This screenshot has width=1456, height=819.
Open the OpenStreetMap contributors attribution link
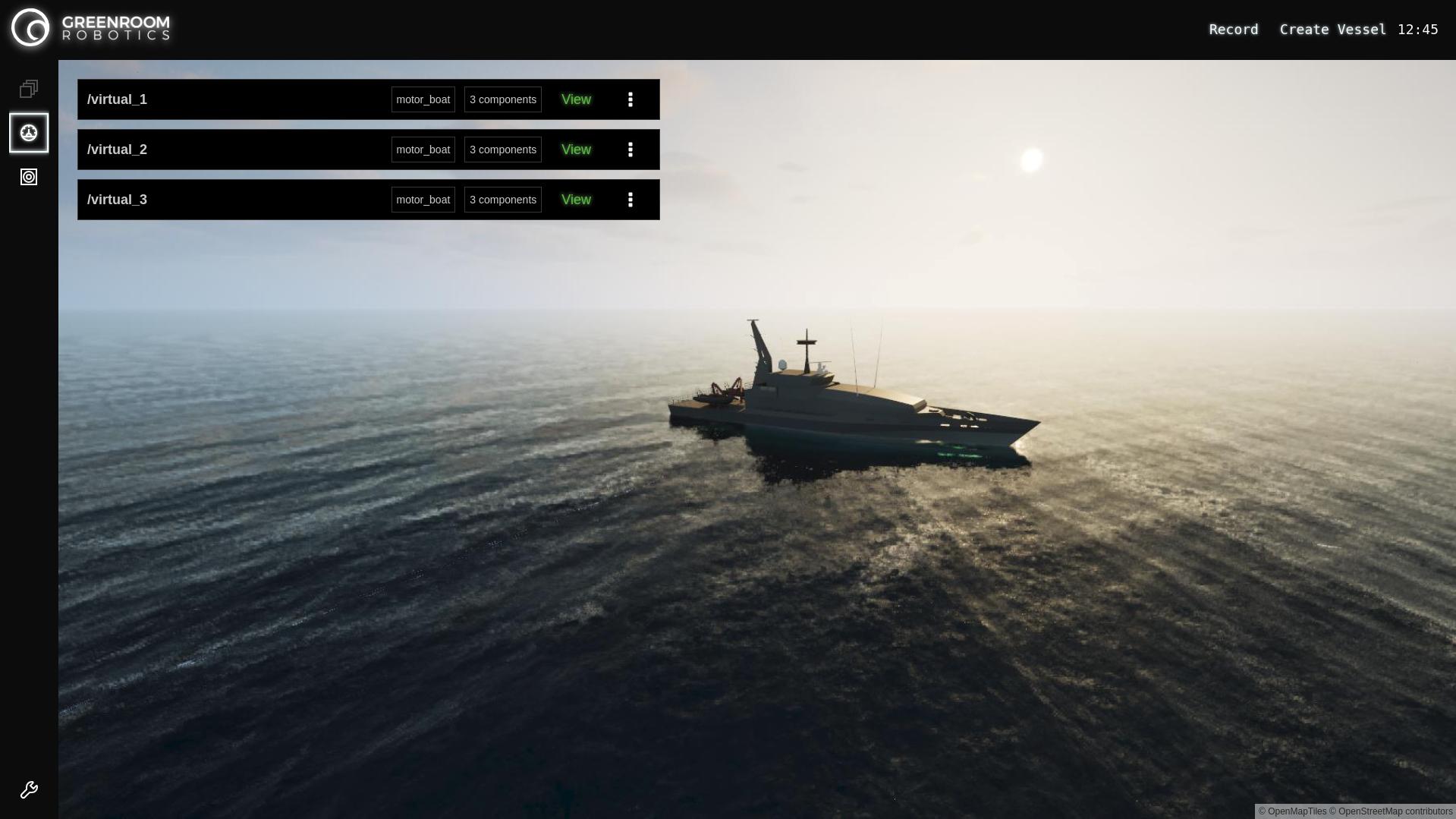pyautogui.click(x=1395, y=811)
